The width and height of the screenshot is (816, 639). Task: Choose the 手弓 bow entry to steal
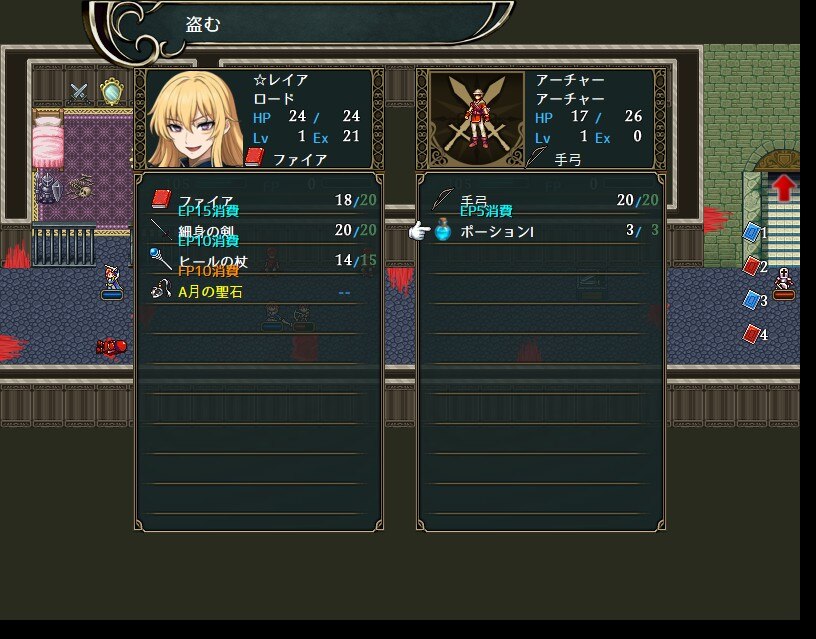[x=540, y=201]
